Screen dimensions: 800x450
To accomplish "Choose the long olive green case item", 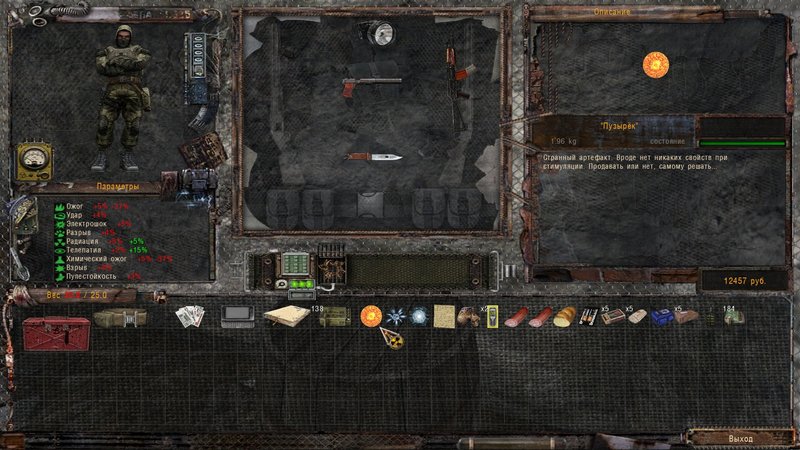I will point(120,318).
